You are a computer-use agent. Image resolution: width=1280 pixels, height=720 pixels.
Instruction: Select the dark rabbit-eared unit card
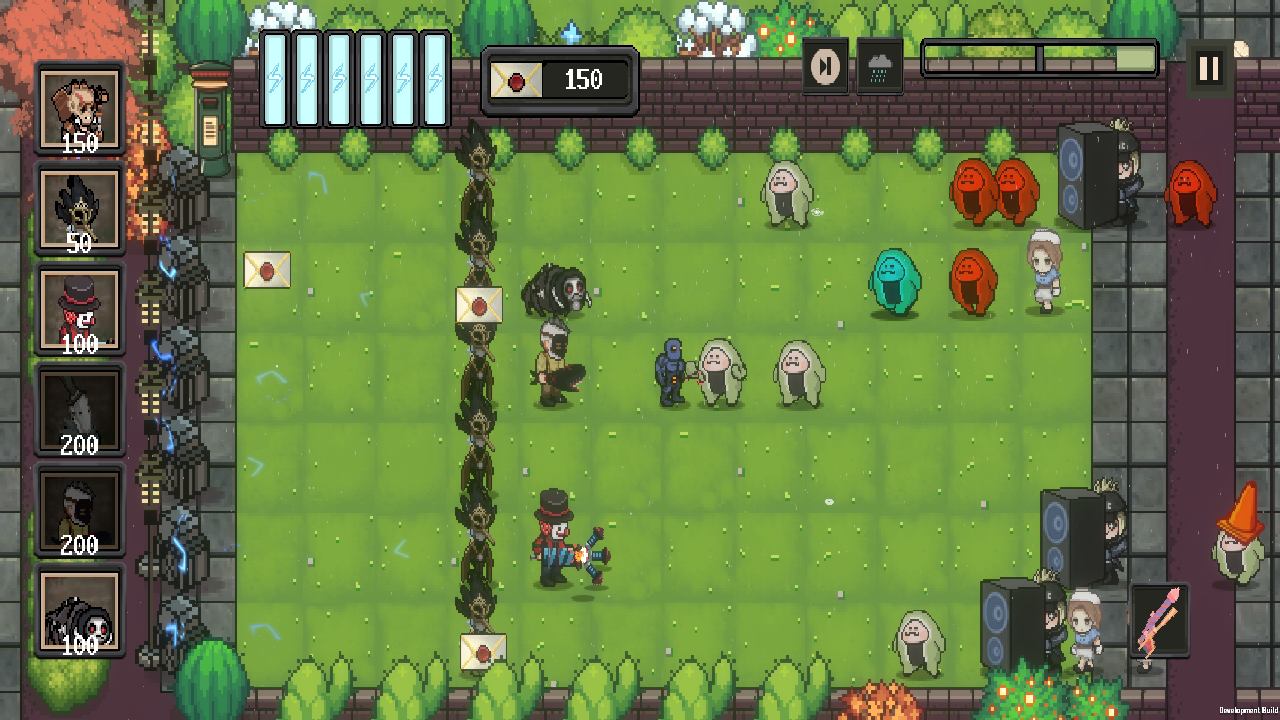pos(79,410)
